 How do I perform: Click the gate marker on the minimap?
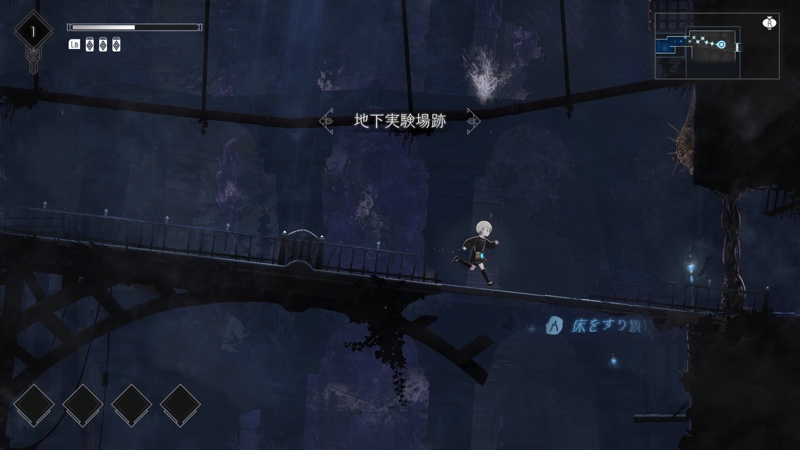pyautogui.click(x=737, y=47)
